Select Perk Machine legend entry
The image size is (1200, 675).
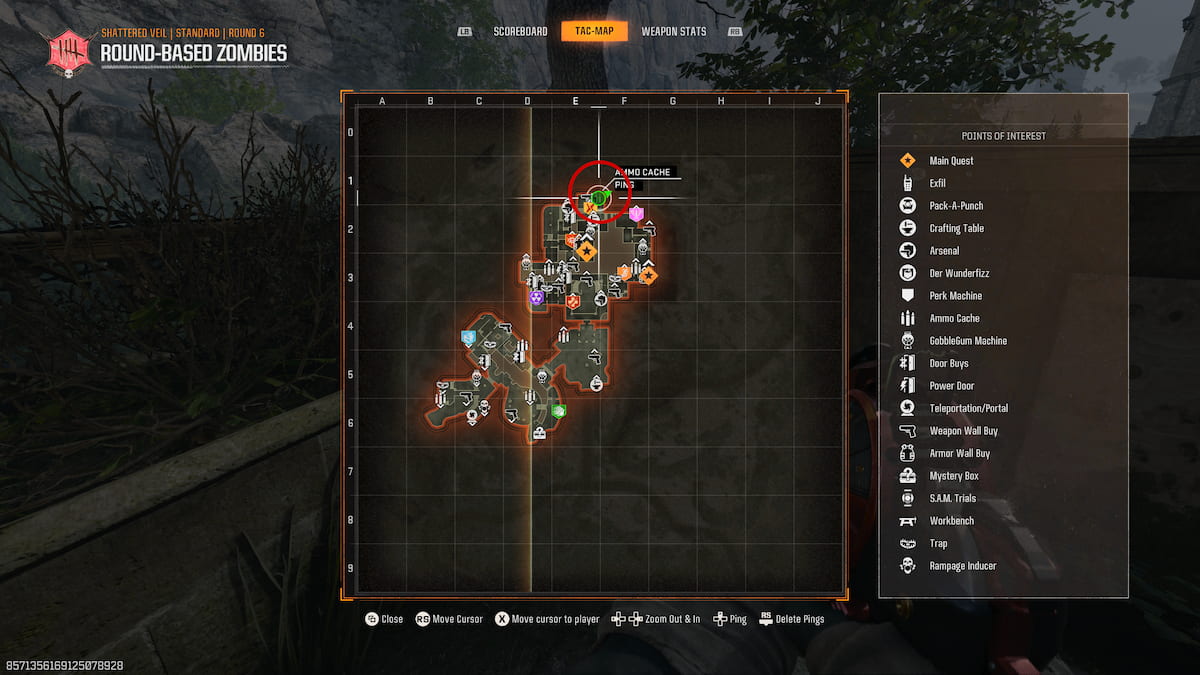tap(955, 296)
